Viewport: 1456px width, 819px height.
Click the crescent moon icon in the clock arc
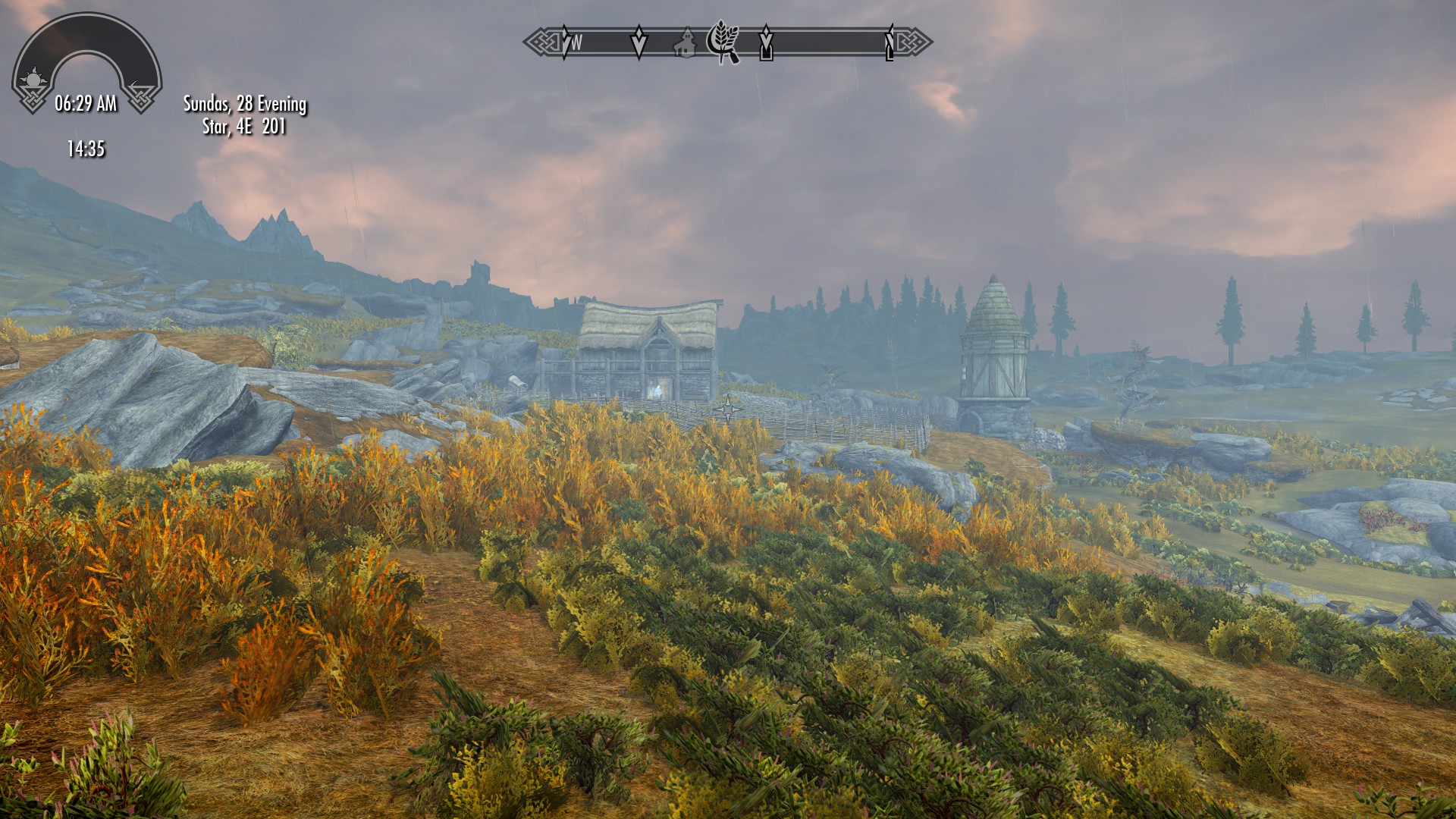point(136,82)
